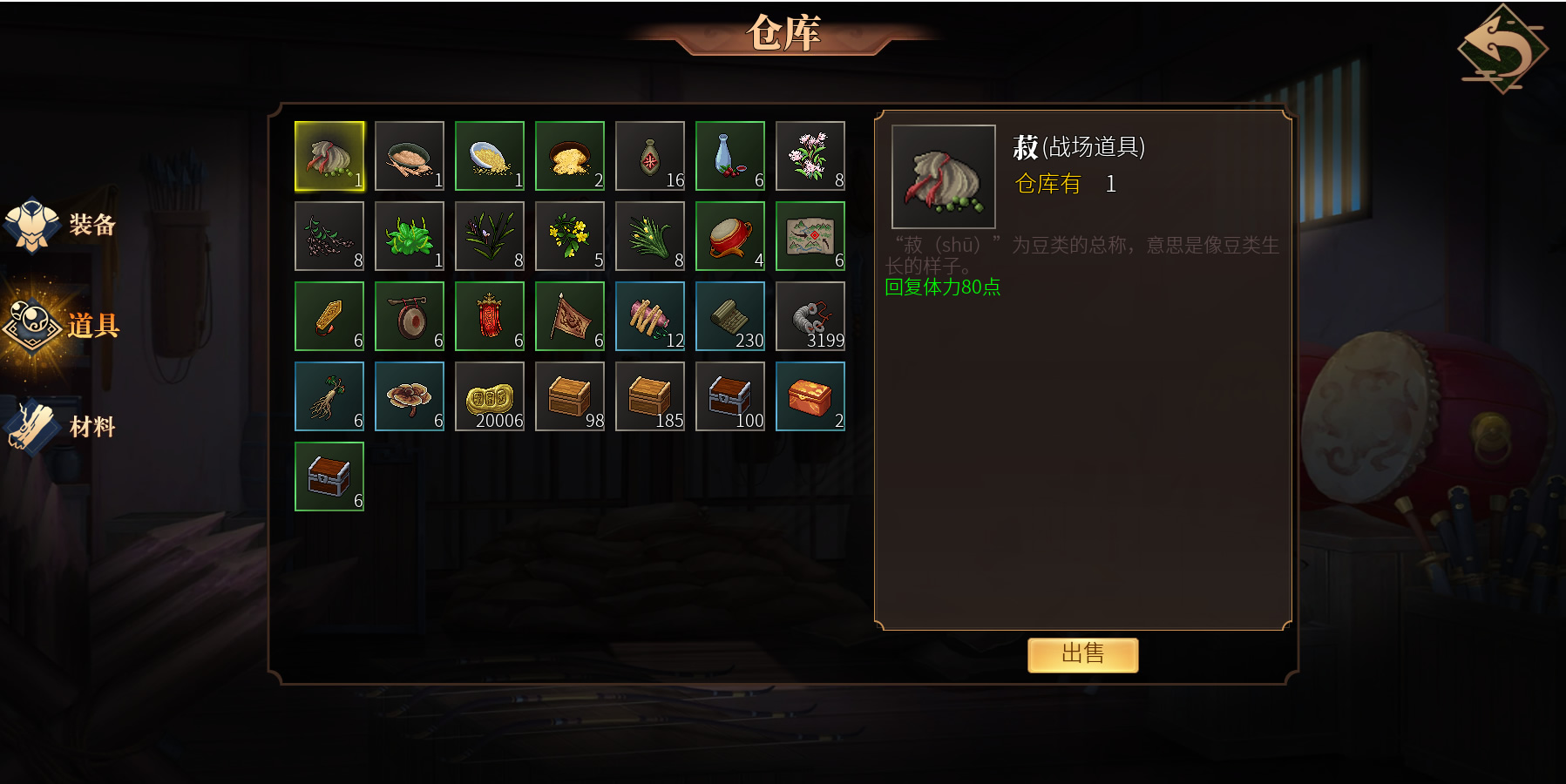The image size is (1566, 784).
Task: Pick the red war drum item
Action: (x=730, y=236)
